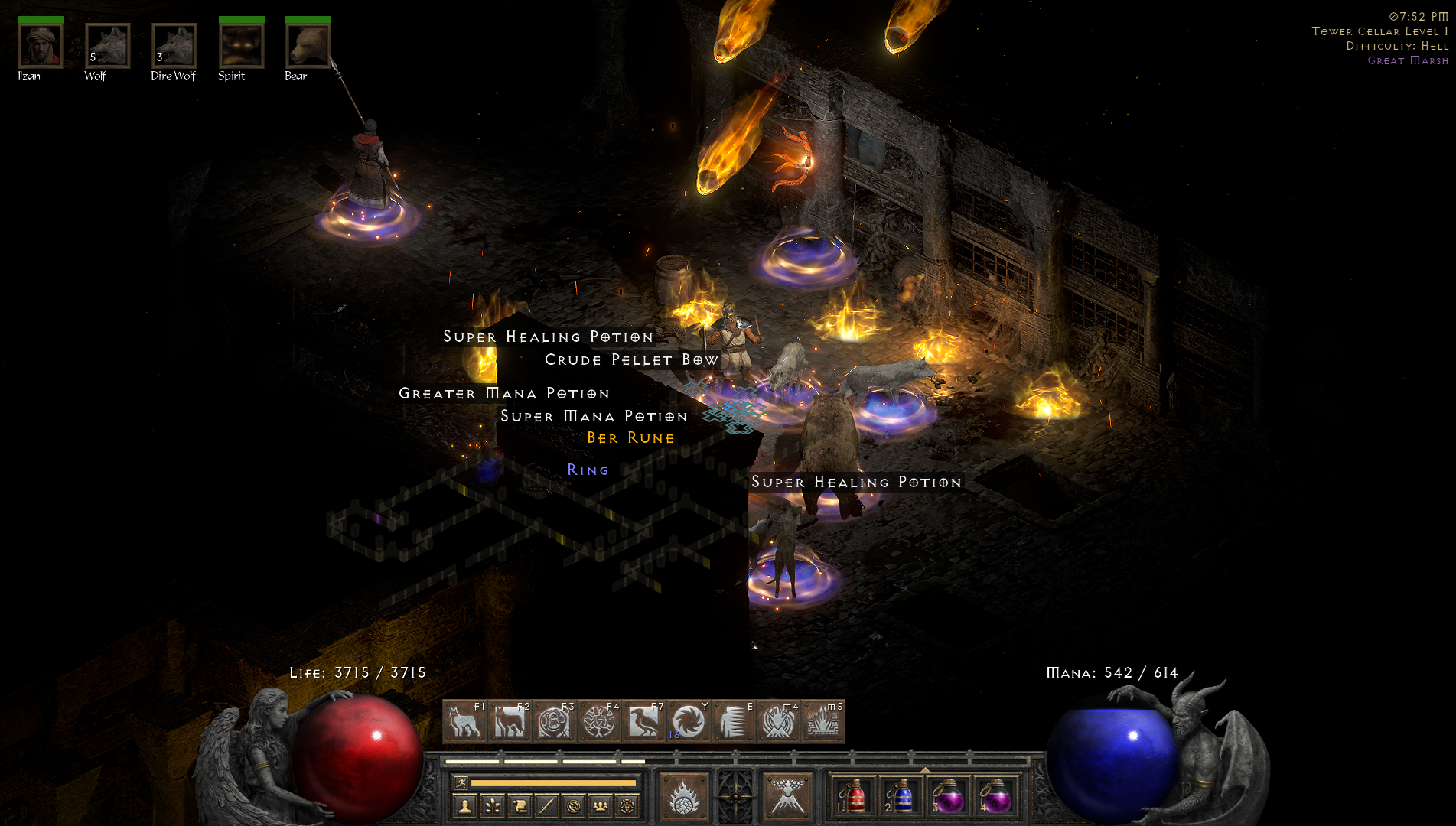Pick up the Crude Pellet Bow
The width and height of the screenshot is (1456, 826).
631,359
